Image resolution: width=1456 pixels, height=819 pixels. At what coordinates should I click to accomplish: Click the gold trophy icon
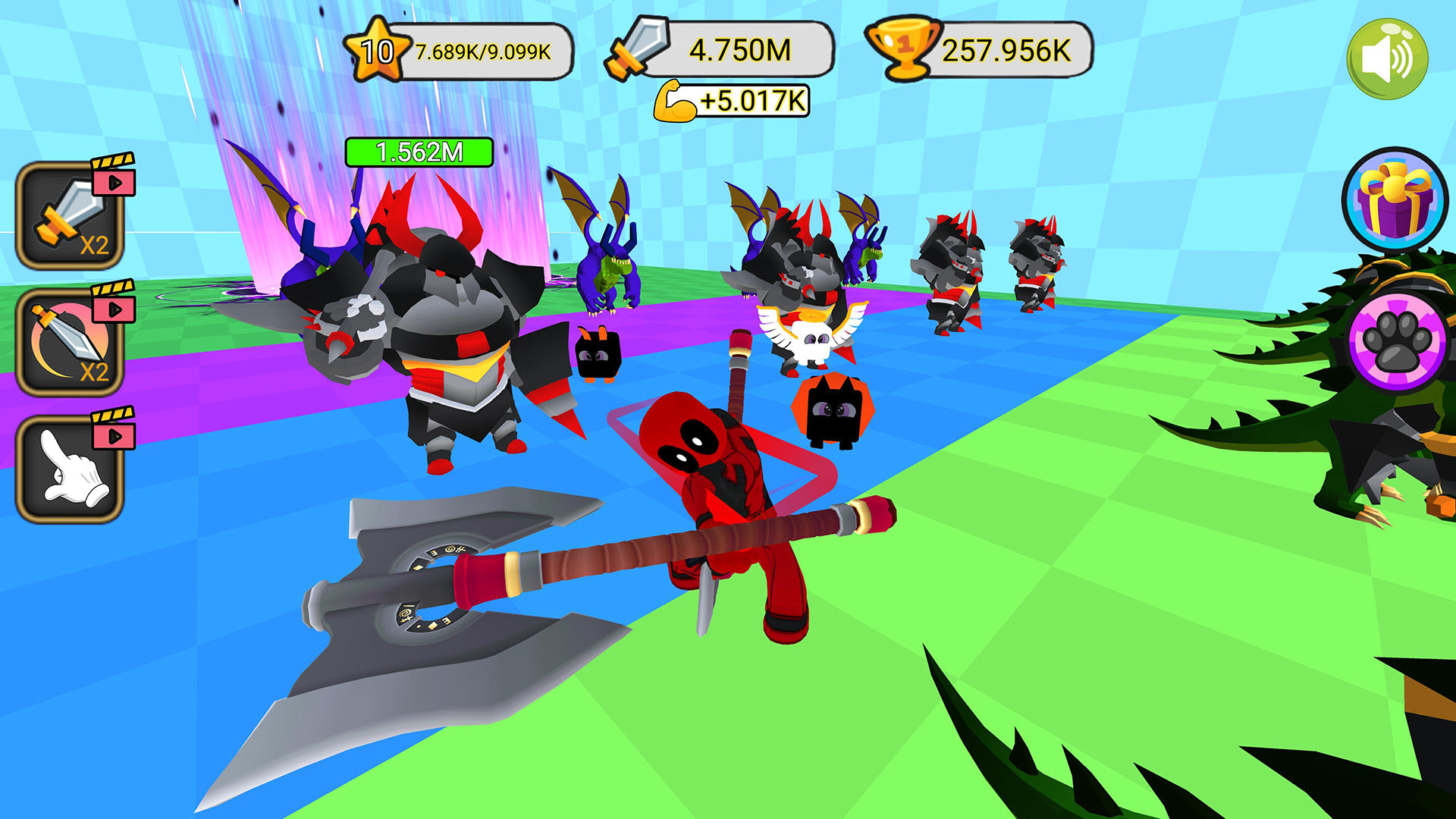(904, 50)
